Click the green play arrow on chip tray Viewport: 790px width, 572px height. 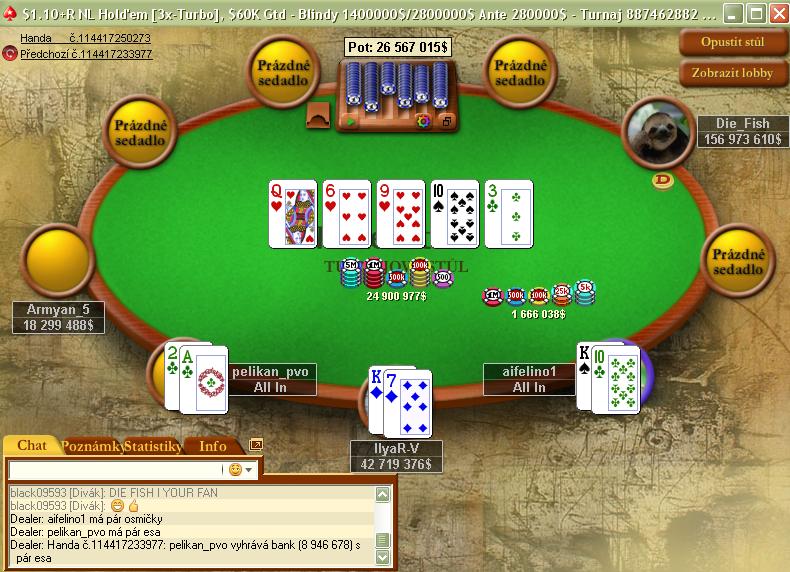[351, 121]
